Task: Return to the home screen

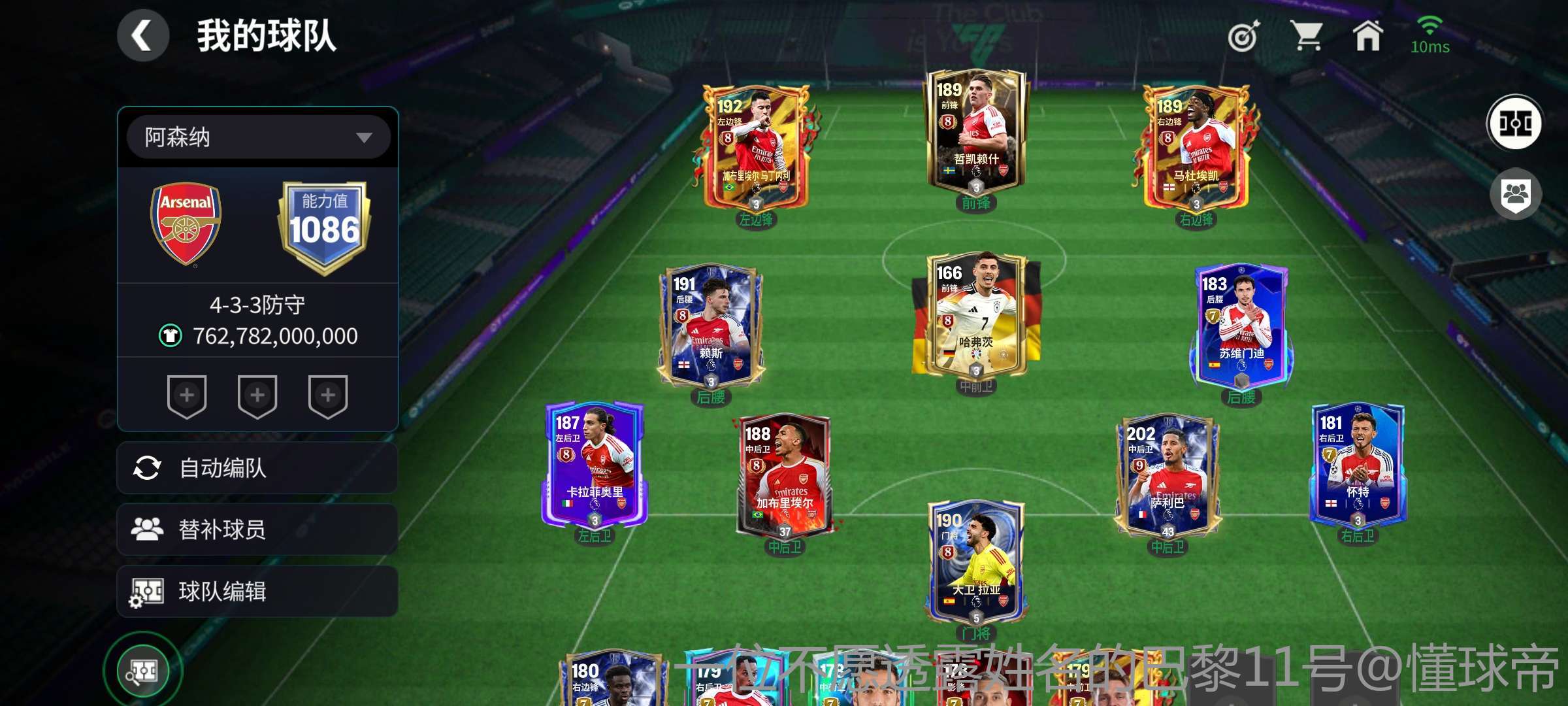Action: [x=1367, y=36]
